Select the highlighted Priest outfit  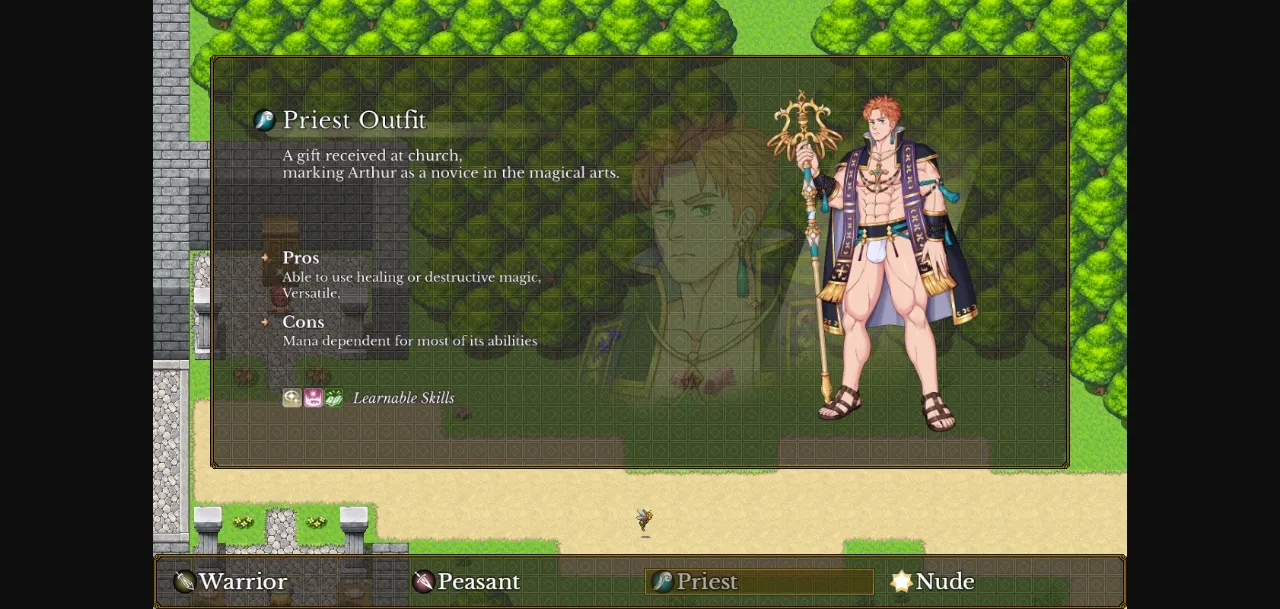[706, 582]
